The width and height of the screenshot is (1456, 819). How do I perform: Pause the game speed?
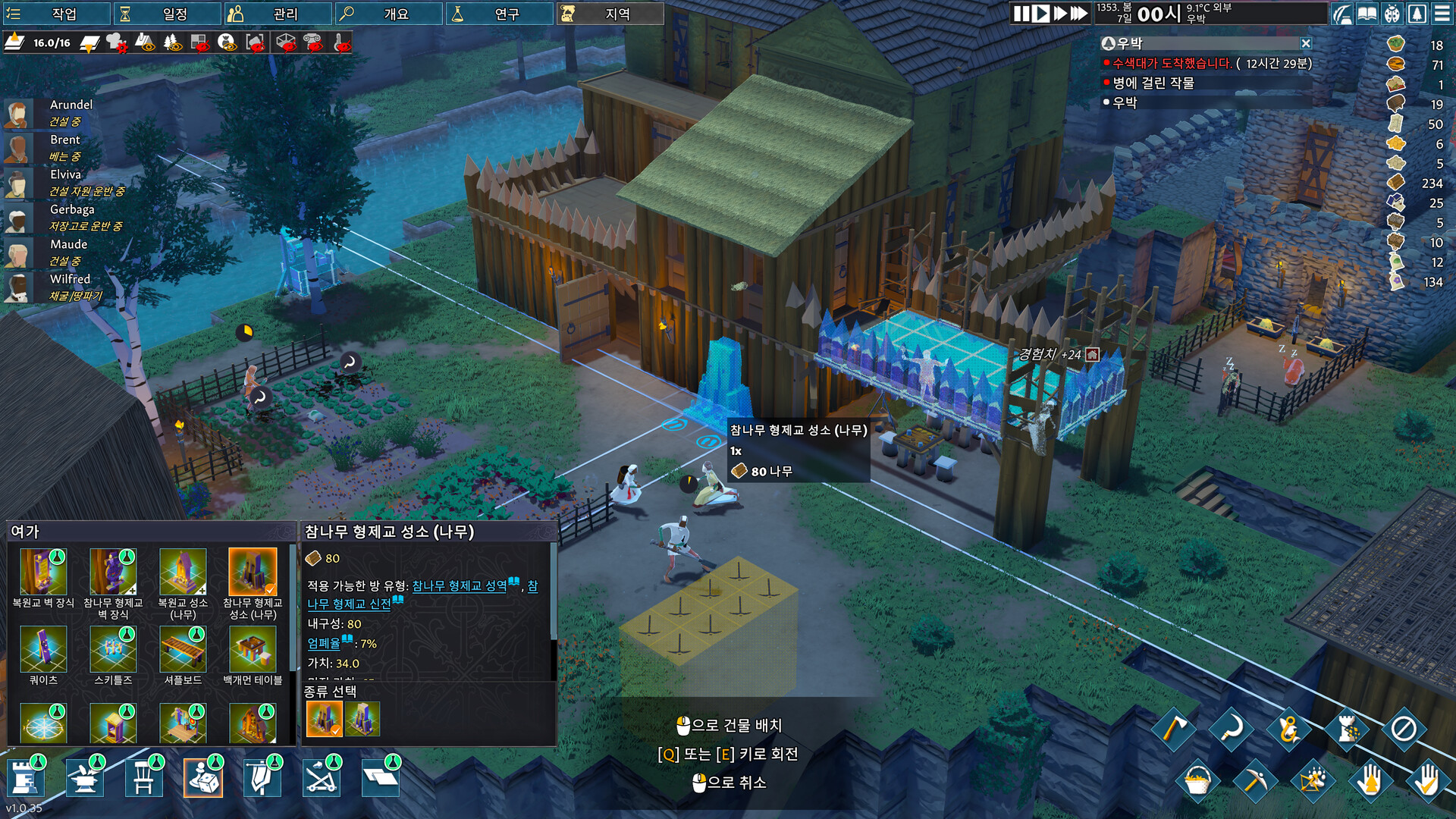[1021, 14]
